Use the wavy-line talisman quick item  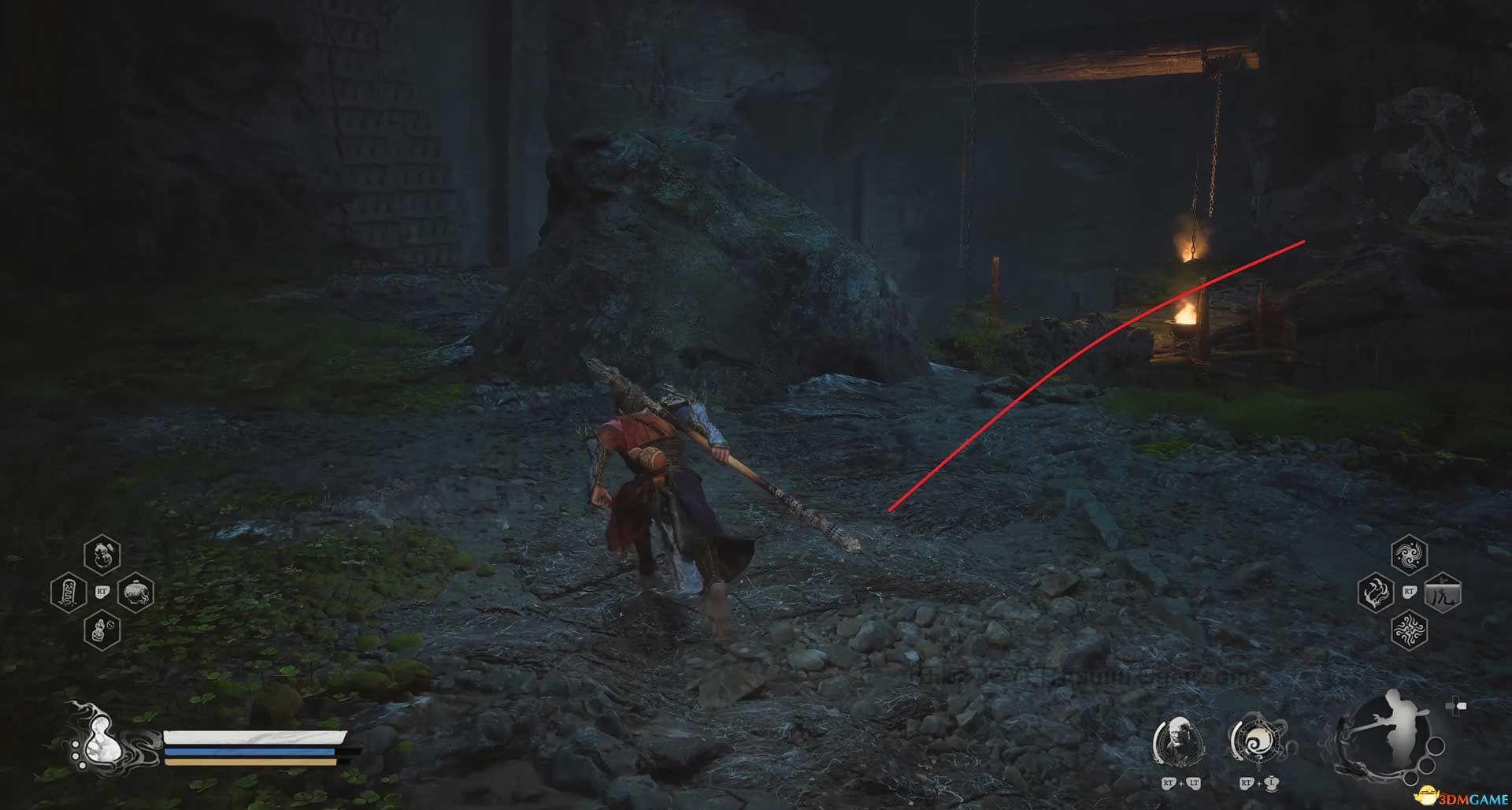click(x=68, y=593)
